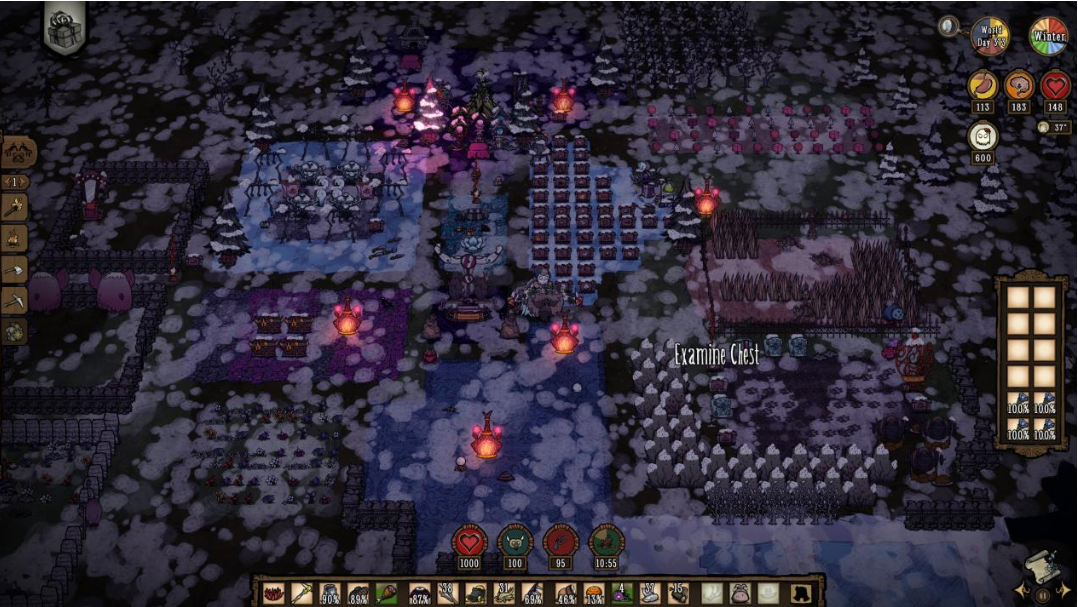
Task: Craft a torch from pinned recipes
Action: [15, 208]
